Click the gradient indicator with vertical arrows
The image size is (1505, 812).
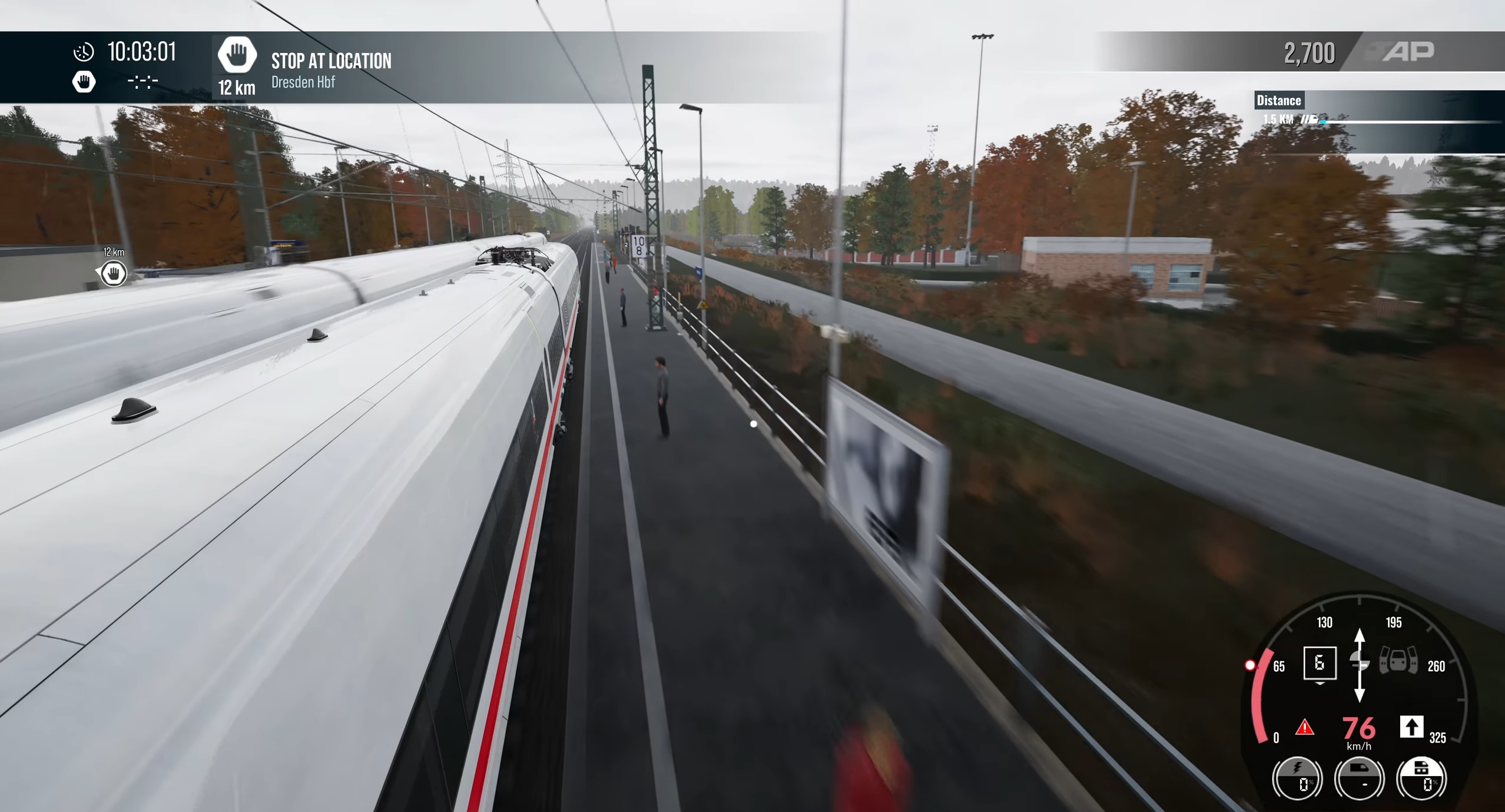[x=1359, y=664]
